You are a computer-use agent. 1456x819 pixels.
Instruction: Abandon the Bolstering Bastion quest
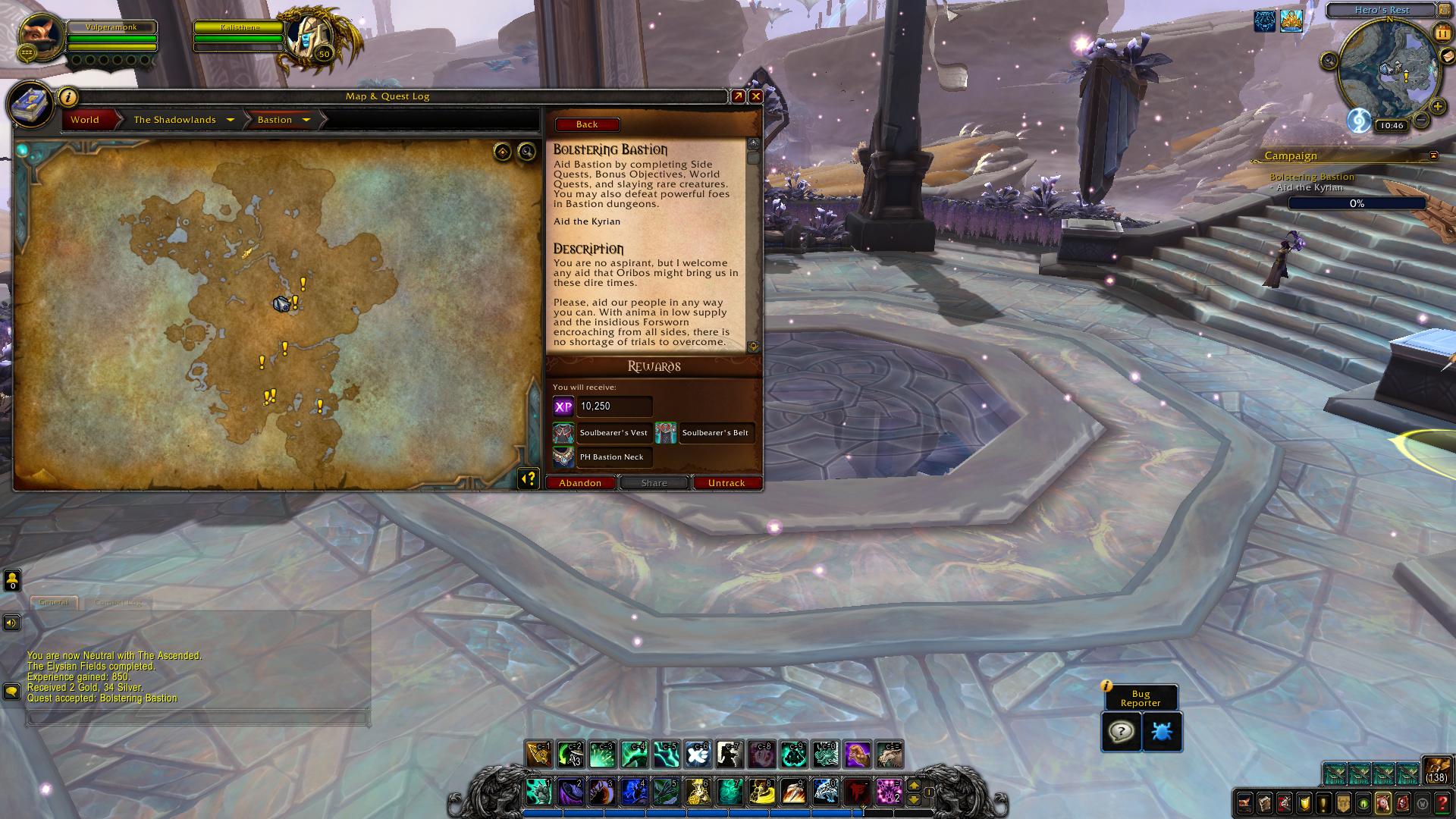(580, 483)
